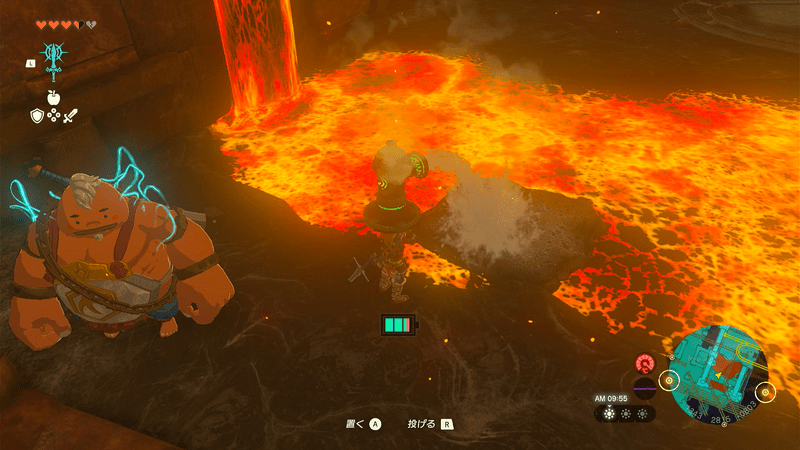Choose the sword weapon quick-swap icon
This screenshot has height=450, width=800.
[x=70, y=116]
